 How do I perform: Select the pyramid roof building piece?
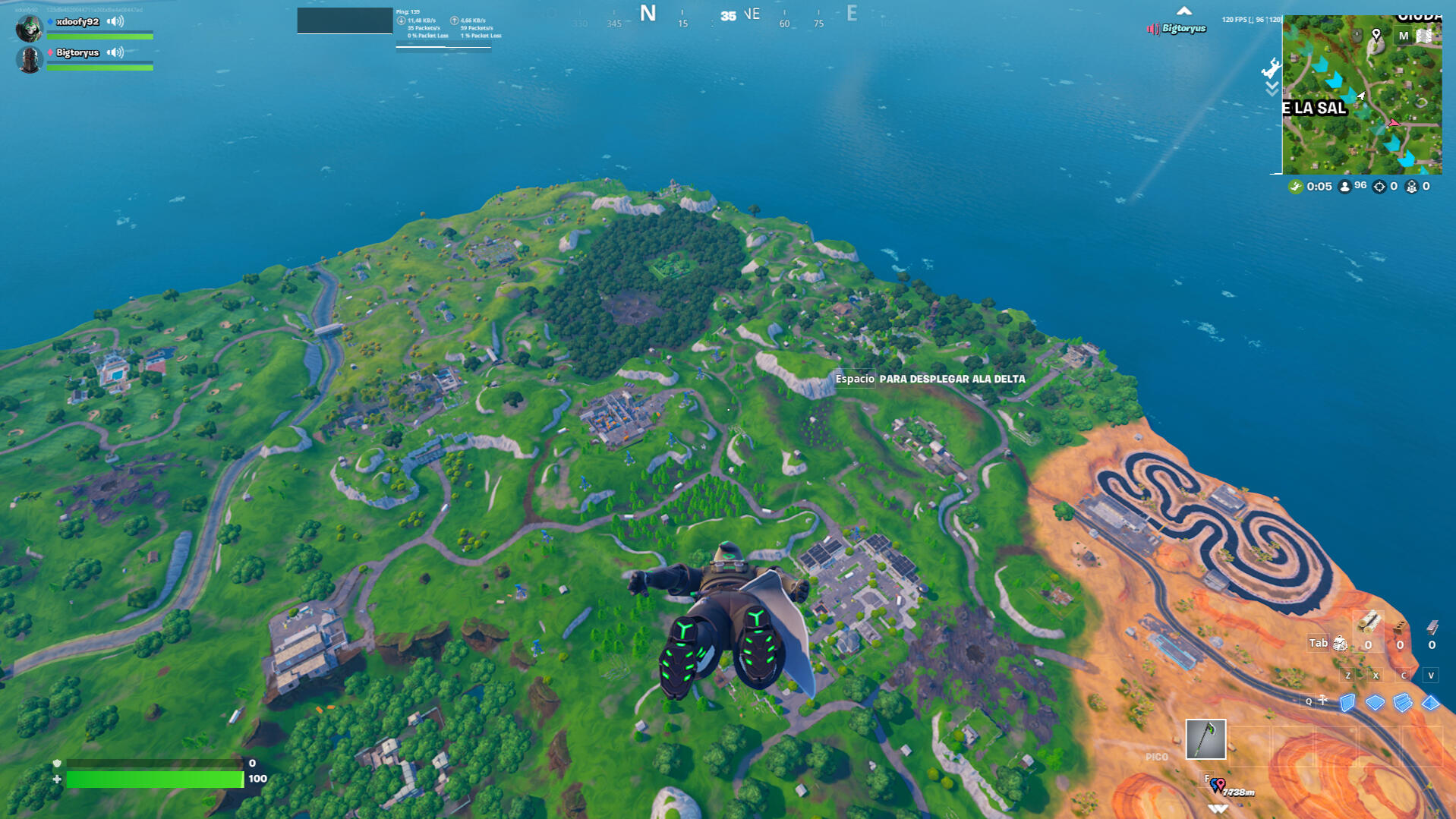1430,703
